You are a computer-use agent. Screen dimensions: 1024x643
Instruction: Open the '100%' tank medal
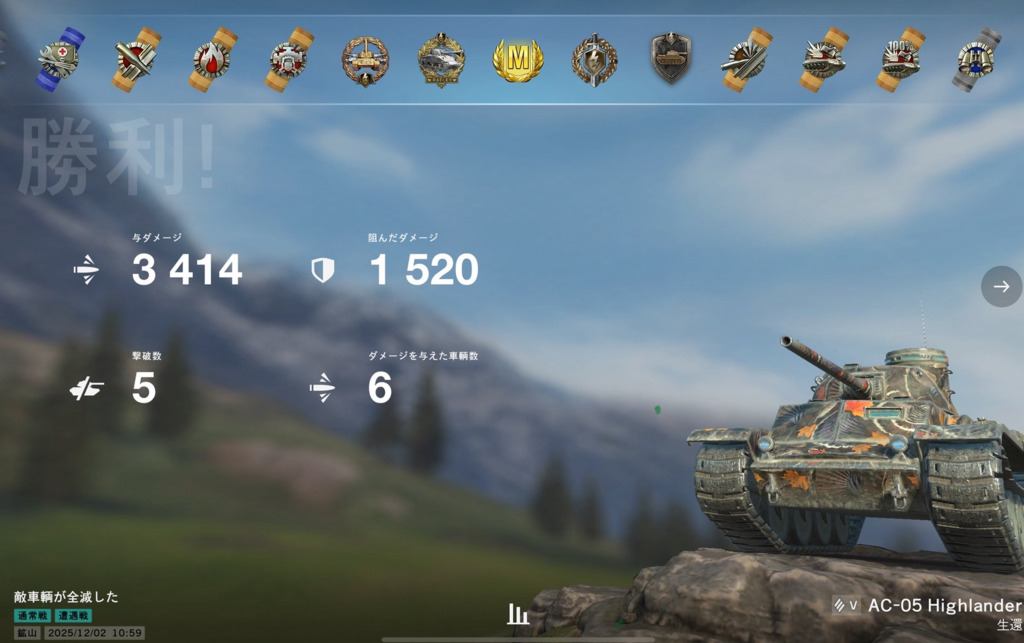tap(901, 60)
